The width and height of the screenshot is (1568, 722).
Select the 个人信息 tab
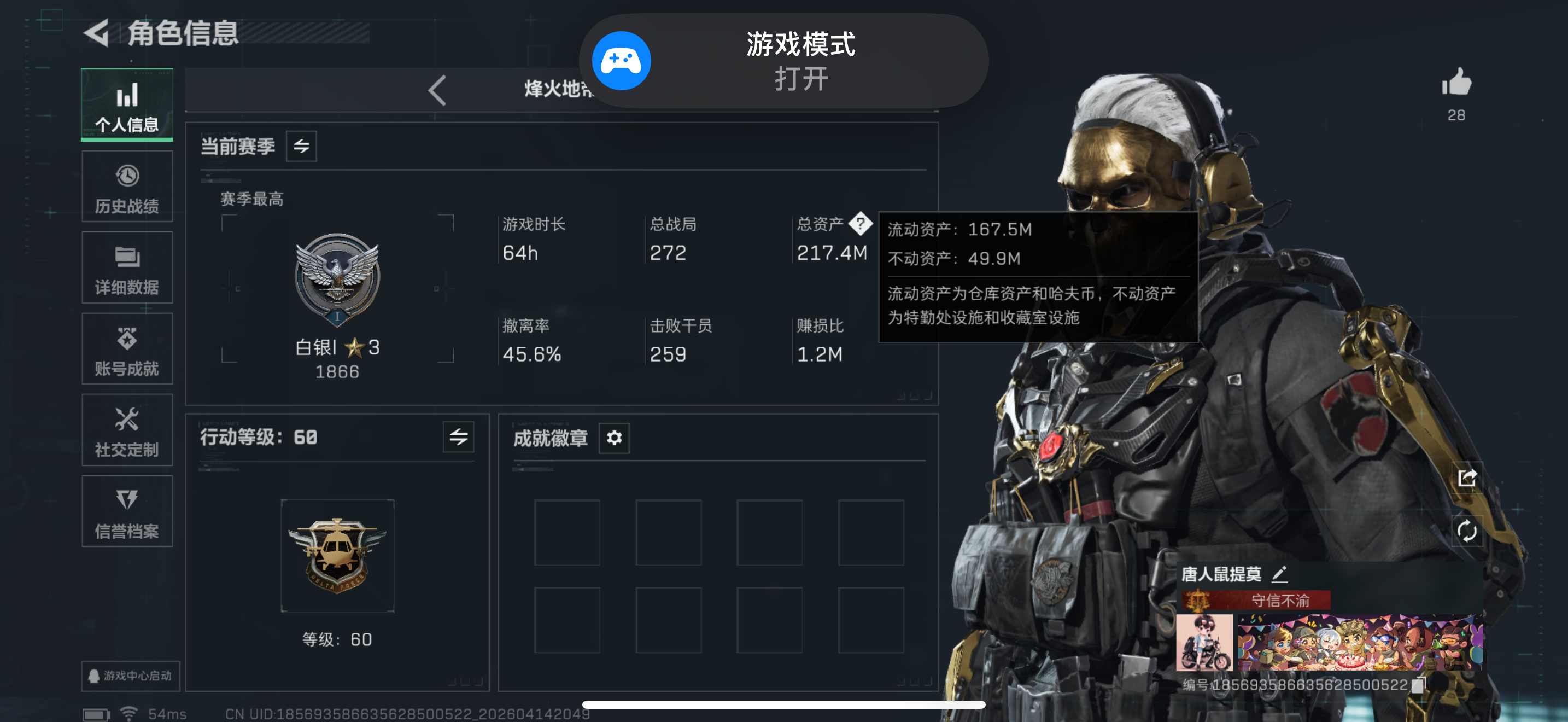[x=127, y=104]
